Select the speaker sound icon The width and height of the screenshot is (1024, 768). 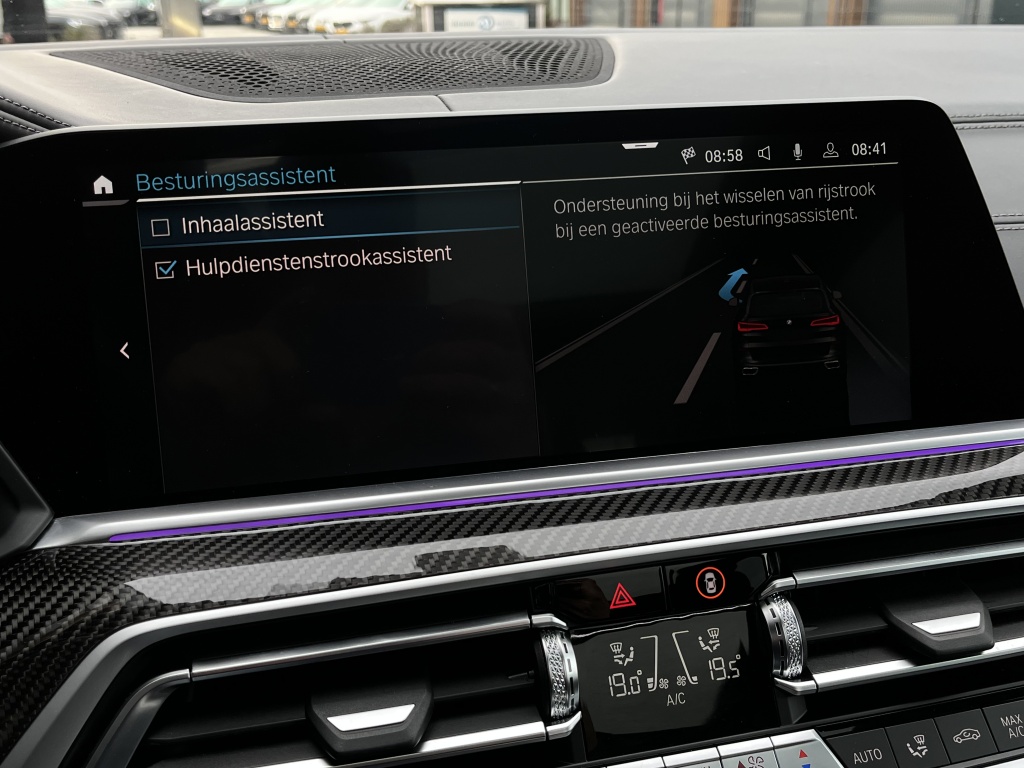coord(764,153)
